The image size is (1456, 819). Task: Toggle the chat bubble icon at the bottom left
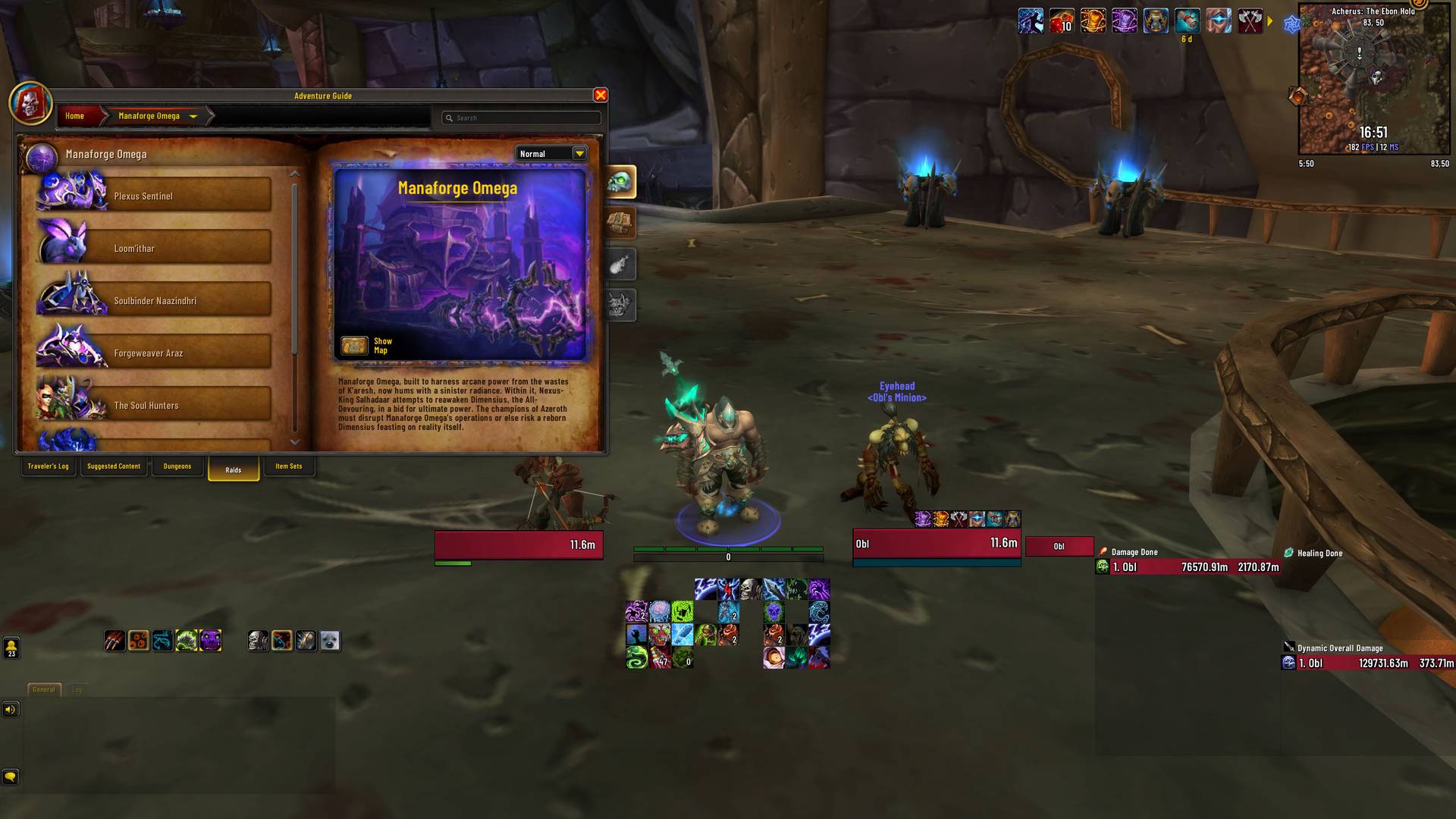[x=11, y=777]
